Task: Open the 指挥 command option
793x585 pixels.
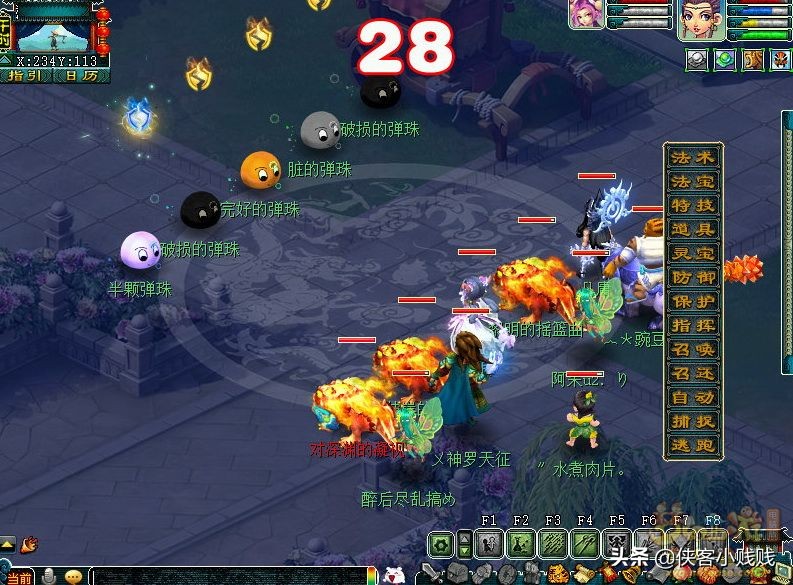Action: (x=693, y=326)
